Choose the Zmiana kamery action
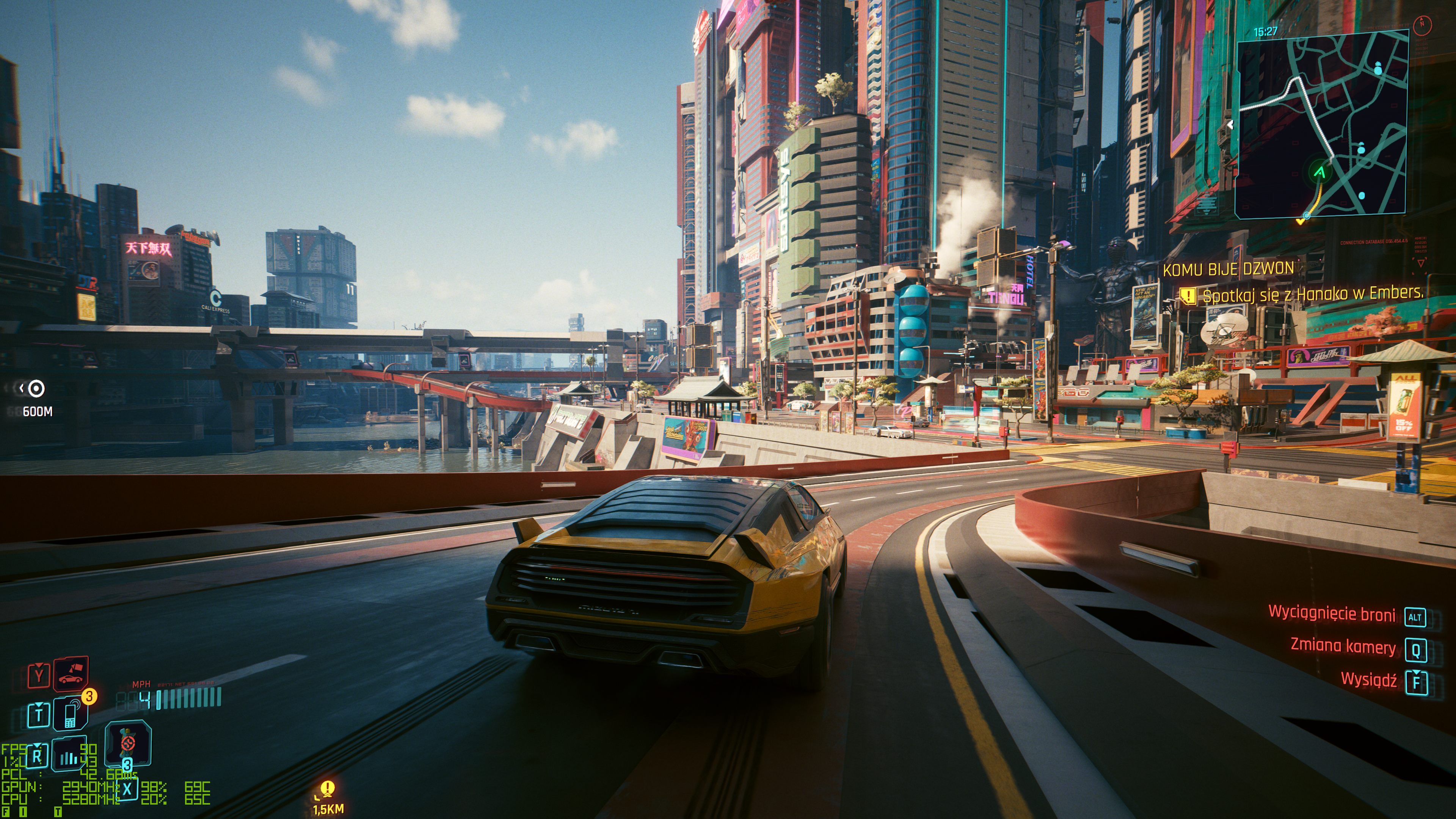 1343,646
